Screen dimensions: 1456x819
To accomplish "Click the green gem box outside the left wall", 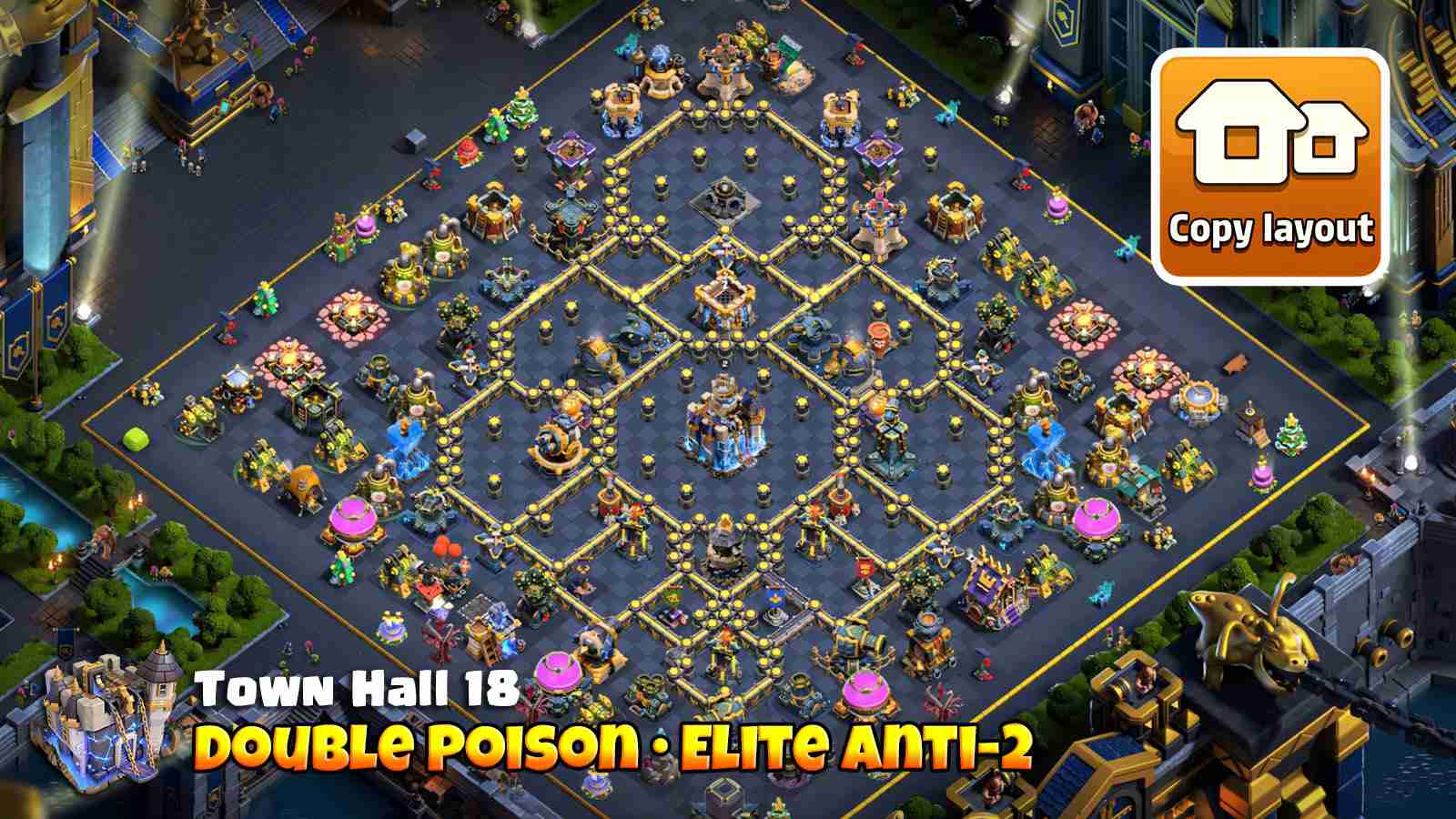I will tap(135, 440).
